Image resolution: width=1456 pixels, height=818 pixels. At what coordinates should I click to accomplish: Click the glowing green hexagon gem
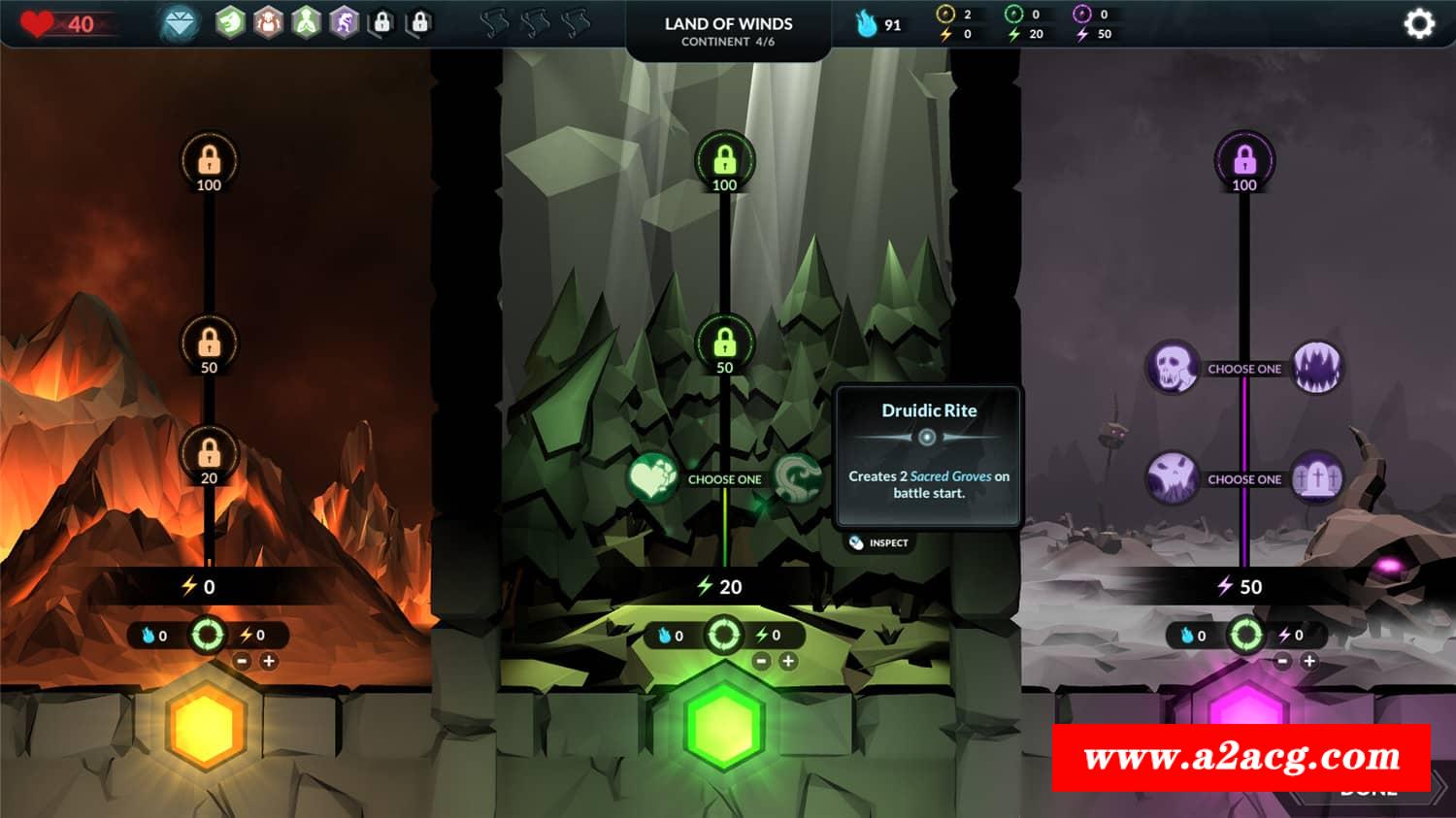[724, 725]
